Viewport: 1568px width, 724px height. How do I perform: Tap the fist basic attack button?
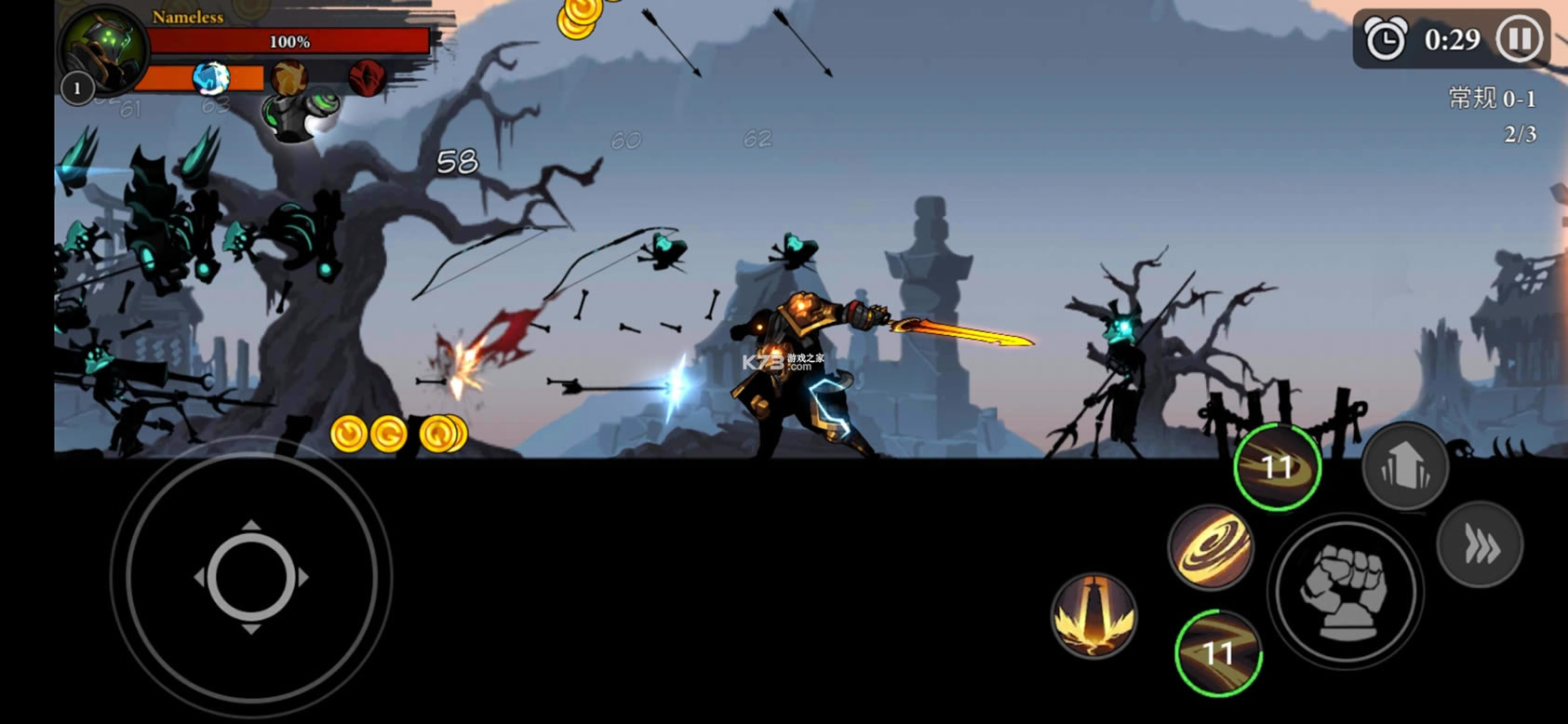click(1346, 590)
